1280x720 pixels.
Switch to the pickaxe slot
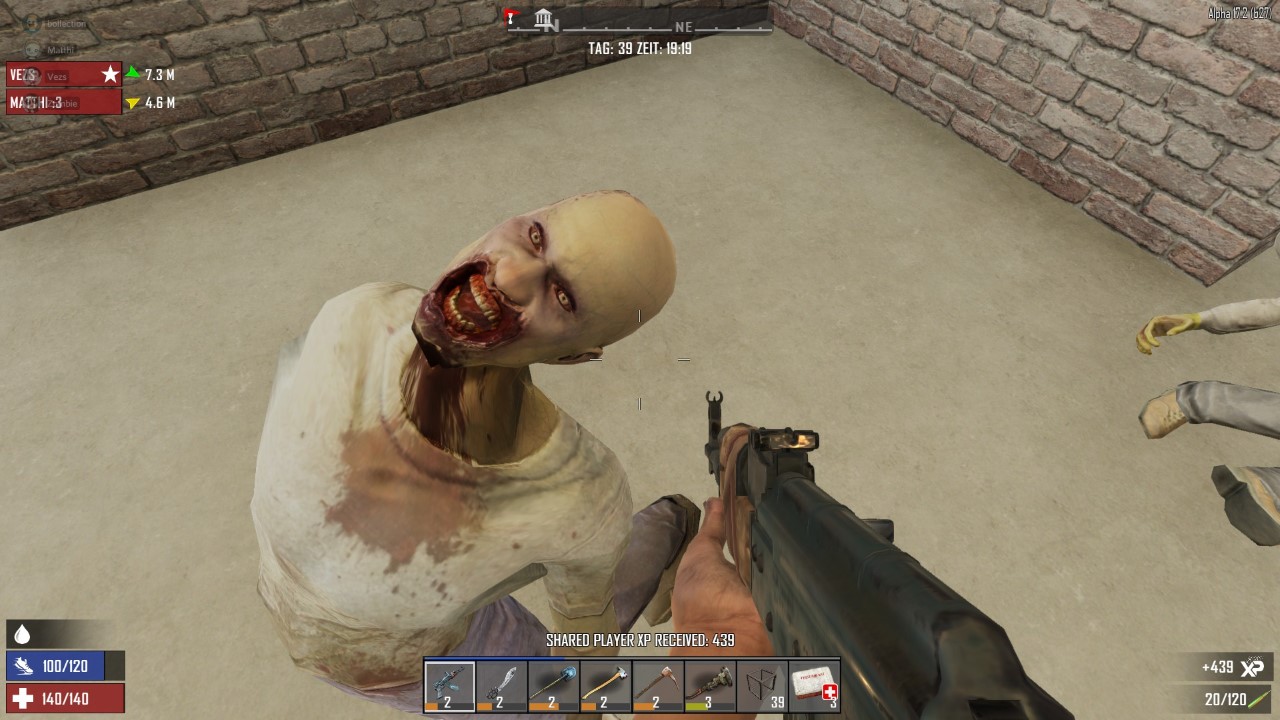pos(657,686)
